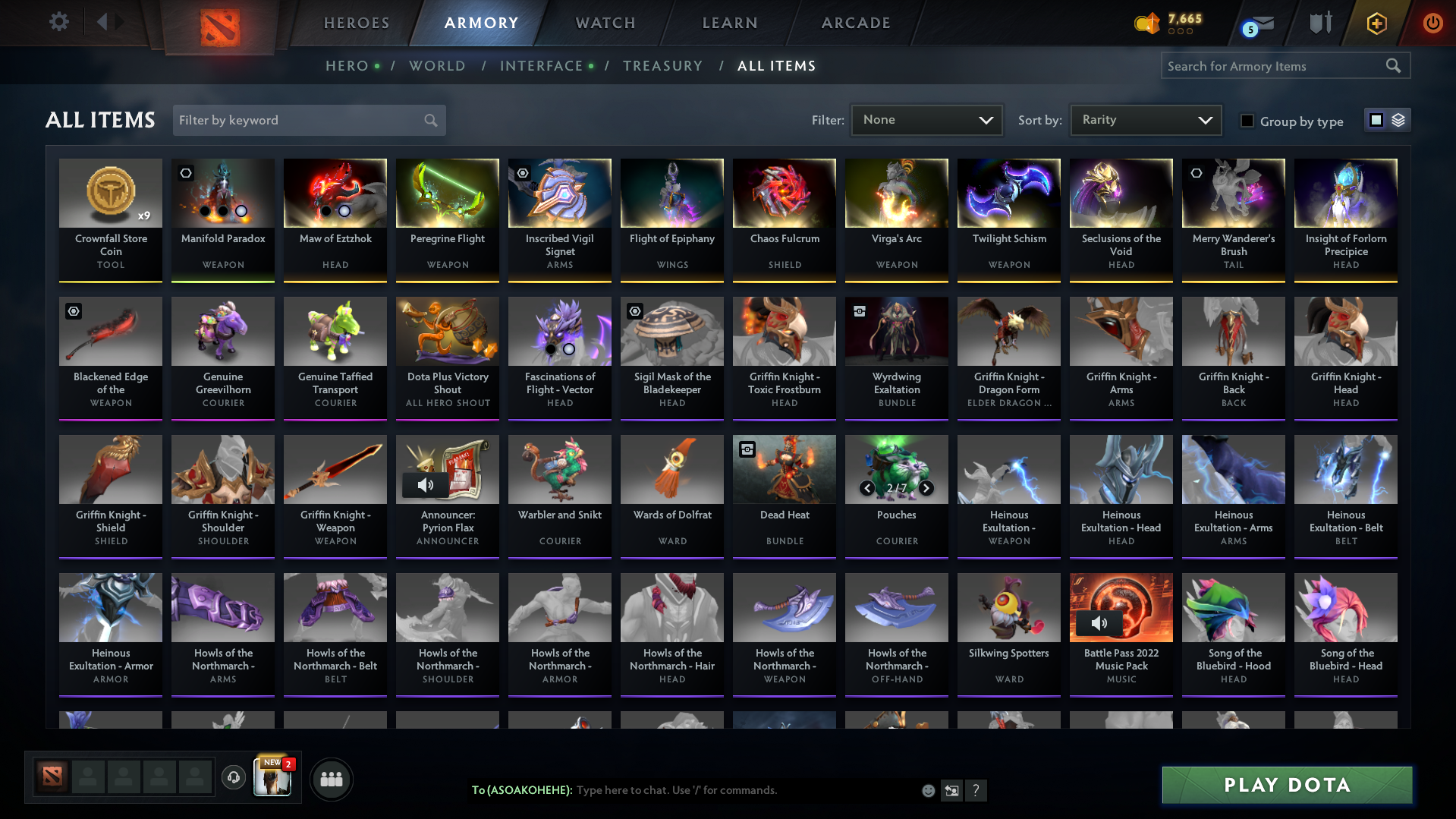Screen dimensions: 1456x819
Task: Open the TREASURY section
Action: pos(662,66)
